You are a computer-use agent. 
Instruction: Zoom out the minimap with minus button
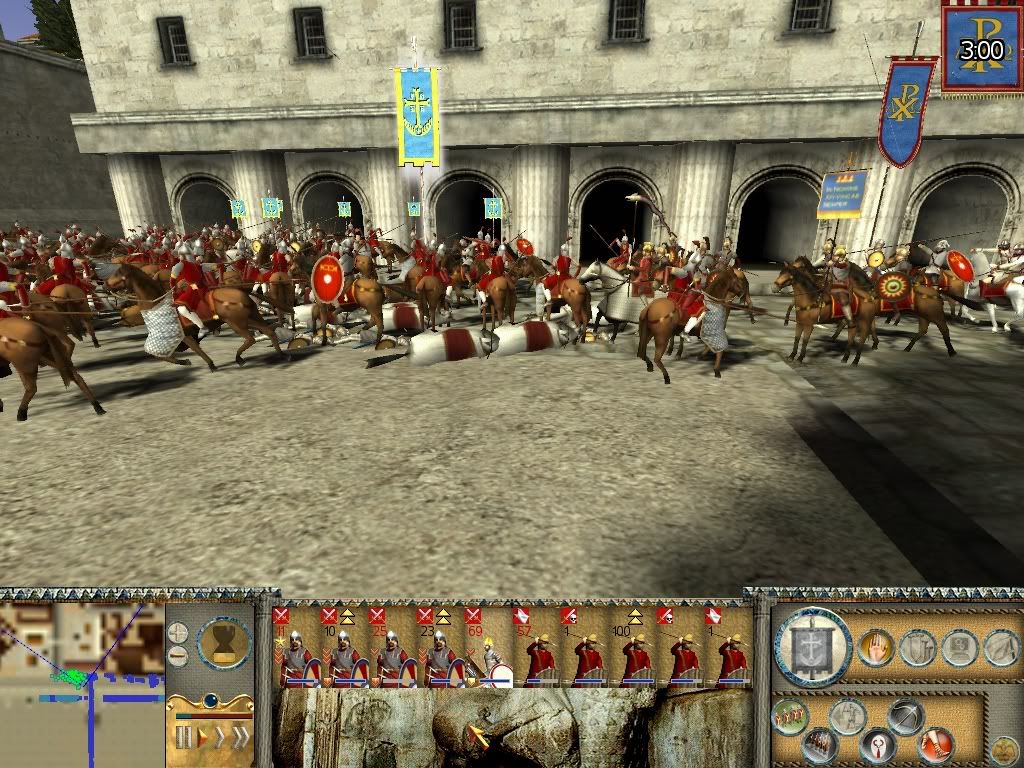click(x=178, y=656)
